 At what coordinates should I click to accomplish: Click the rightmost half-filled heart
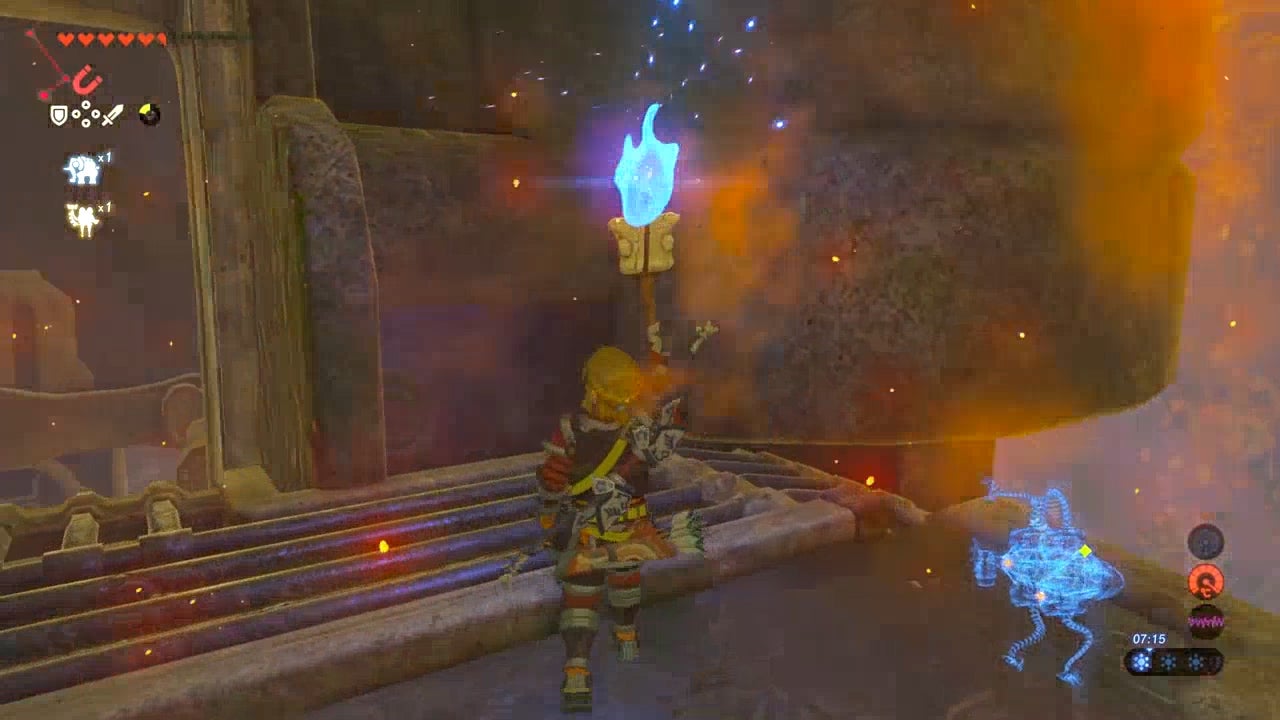tap(161, 37)
